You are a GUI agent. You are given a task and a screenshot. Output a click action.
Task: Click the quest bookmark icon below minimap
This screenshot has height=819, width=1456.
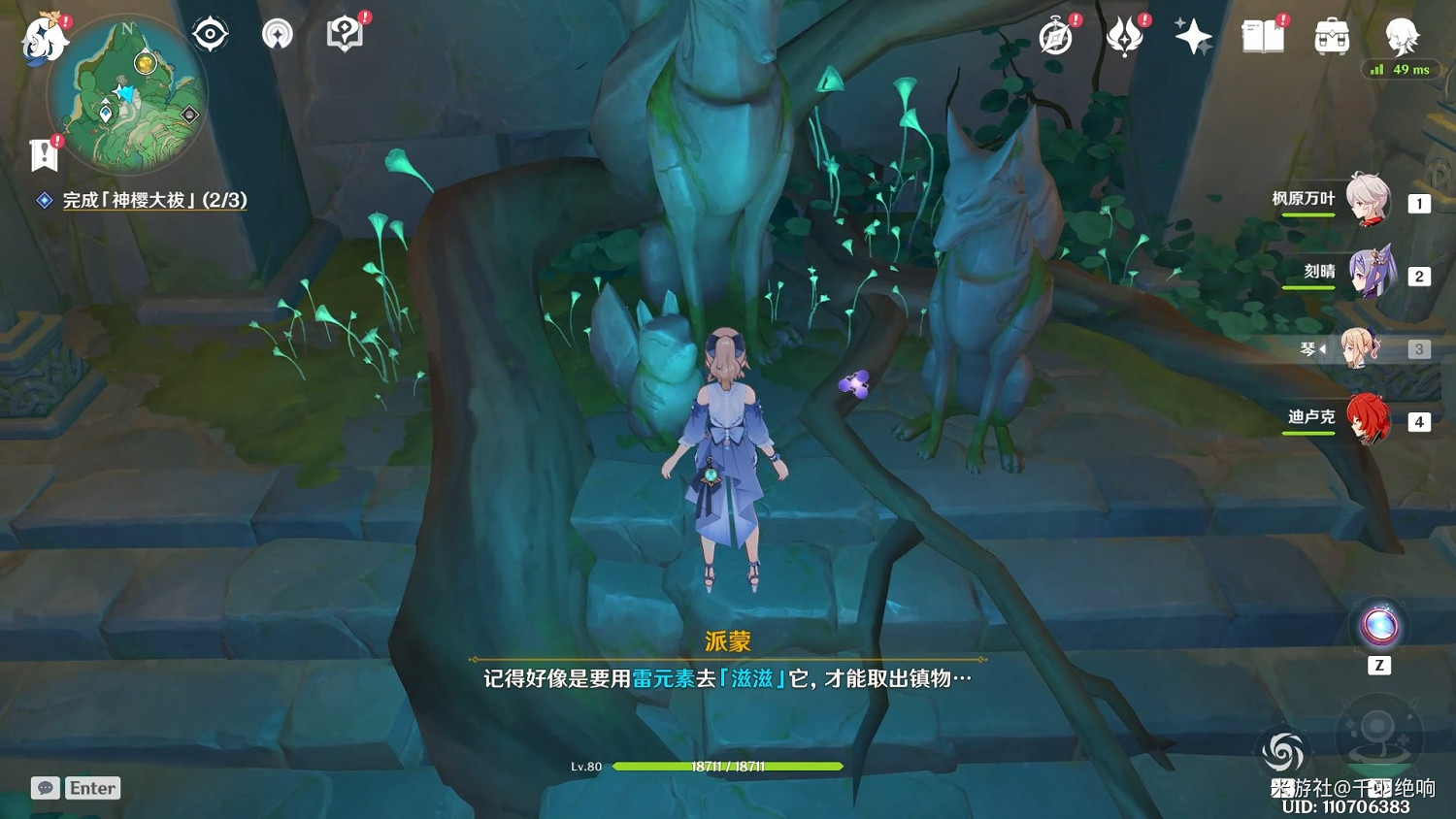pos(43,153)
